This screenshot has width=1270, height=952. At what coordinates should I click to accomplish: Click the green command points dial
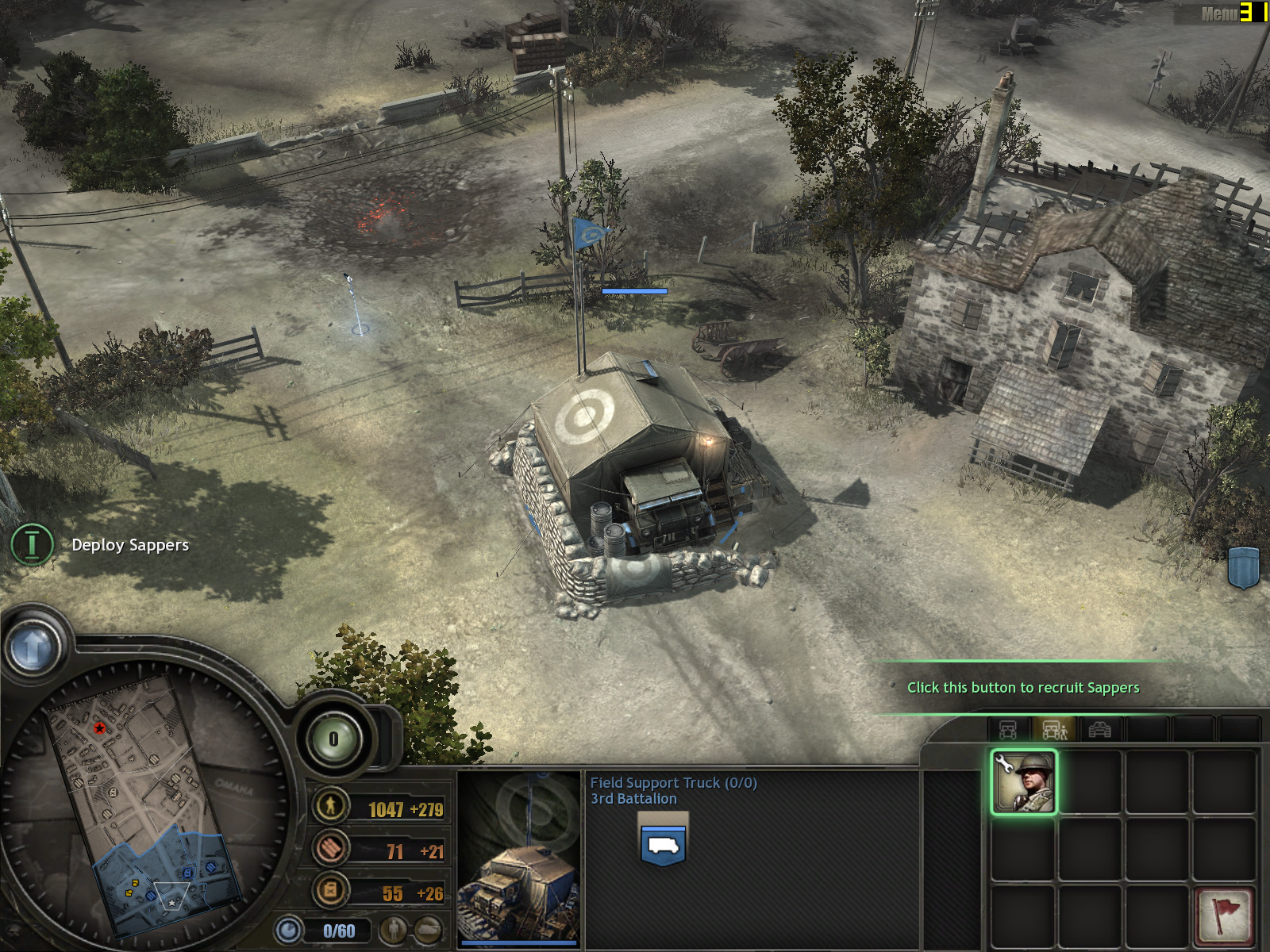point(333,739)
